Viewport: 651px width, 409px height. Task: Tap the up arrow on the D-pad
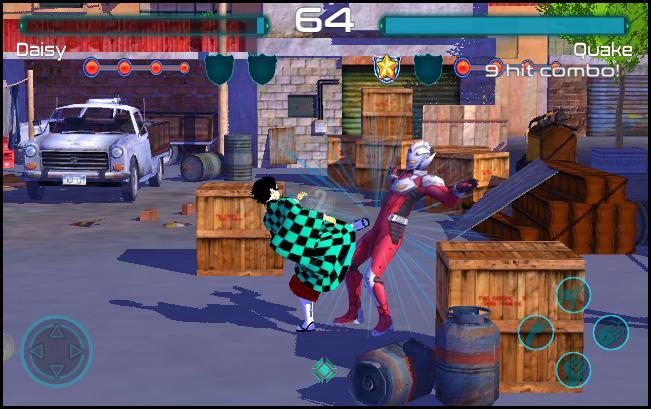pos(57,329)
